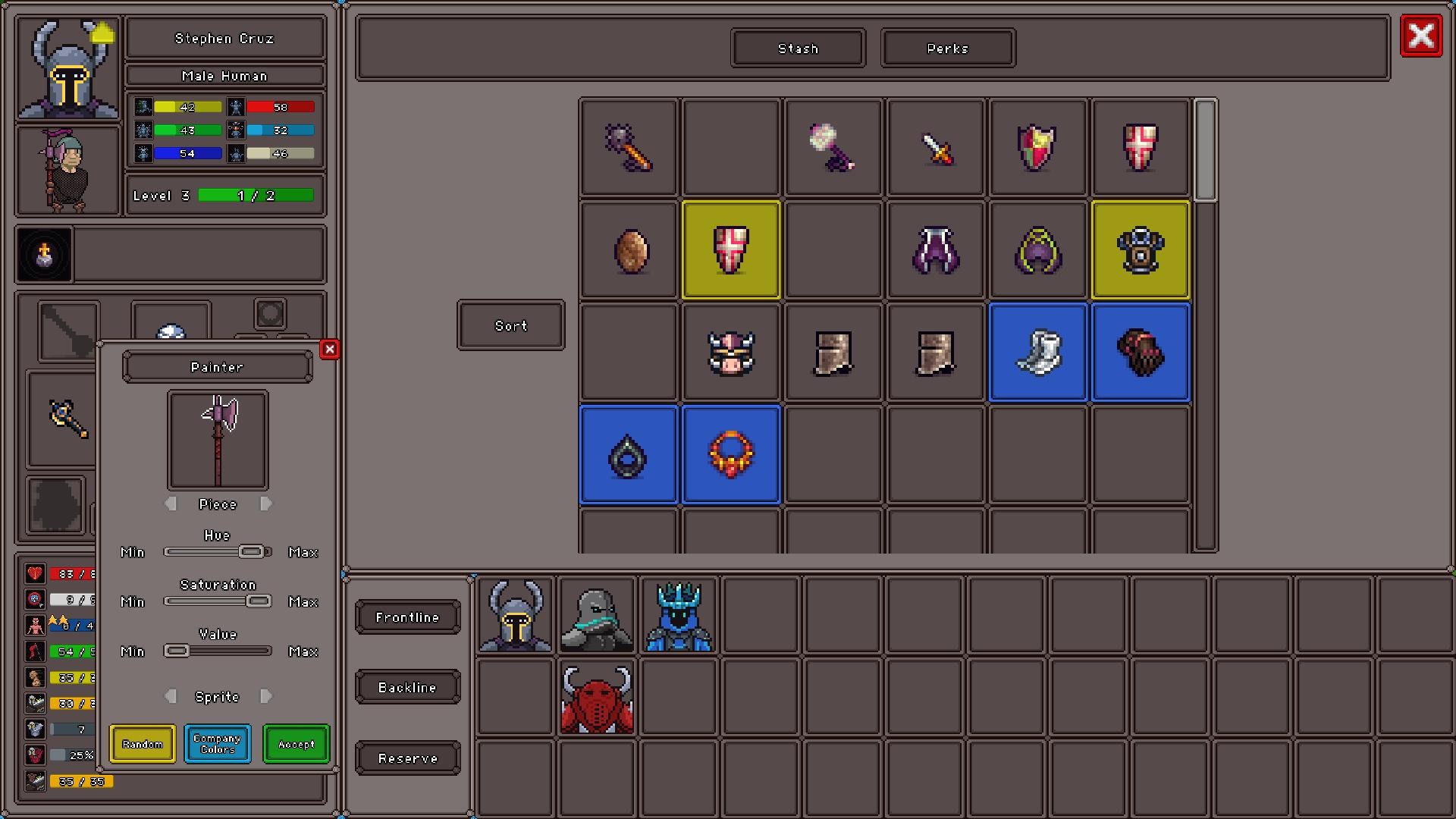Select the mace in the stash
Screen dimensions: 1456x819
tap(628, 146)
